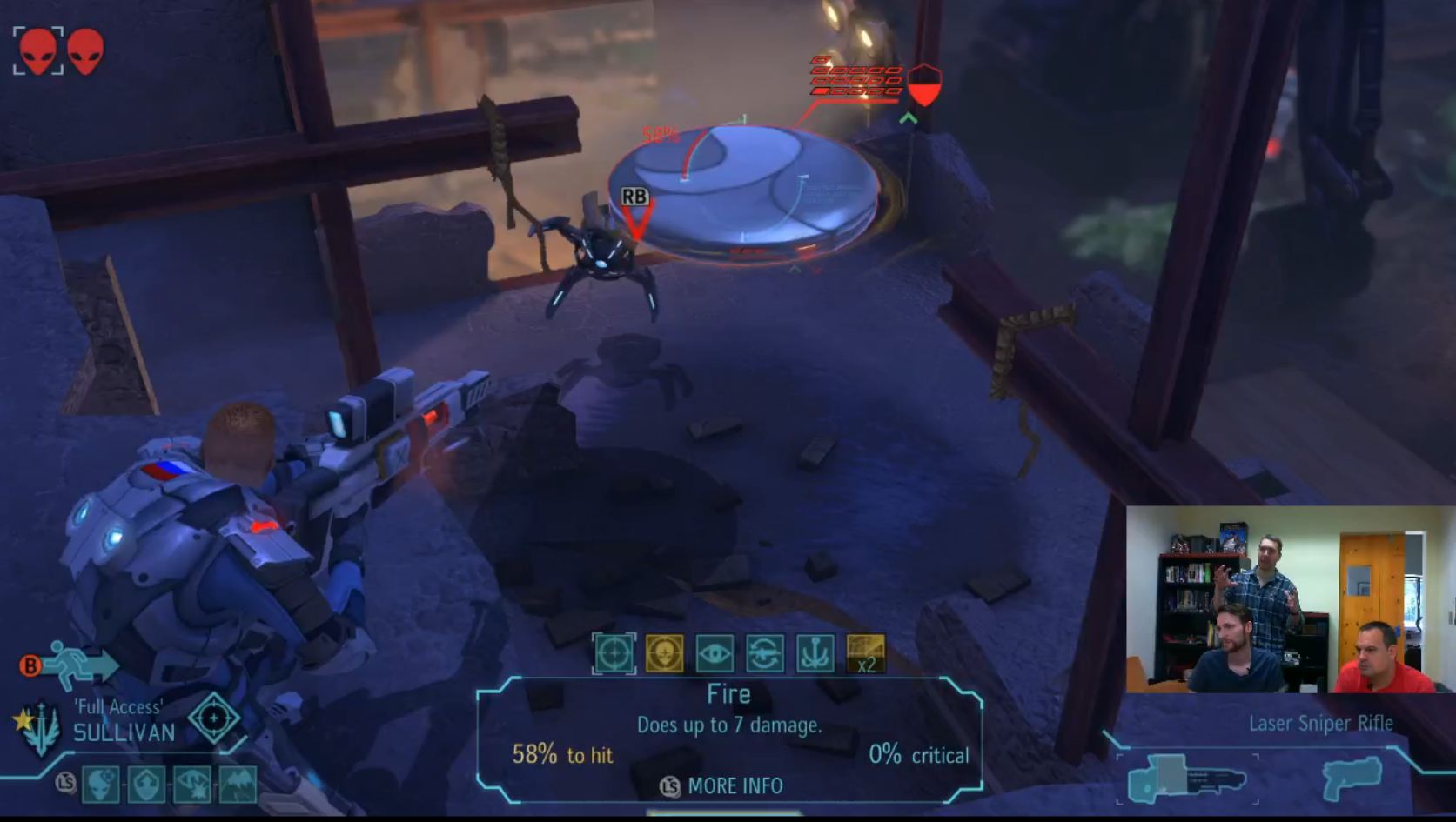The width and height of the screenshot is (1456, 822).
Task: Inspect the eye with burst perk icon
Action: 192,785
